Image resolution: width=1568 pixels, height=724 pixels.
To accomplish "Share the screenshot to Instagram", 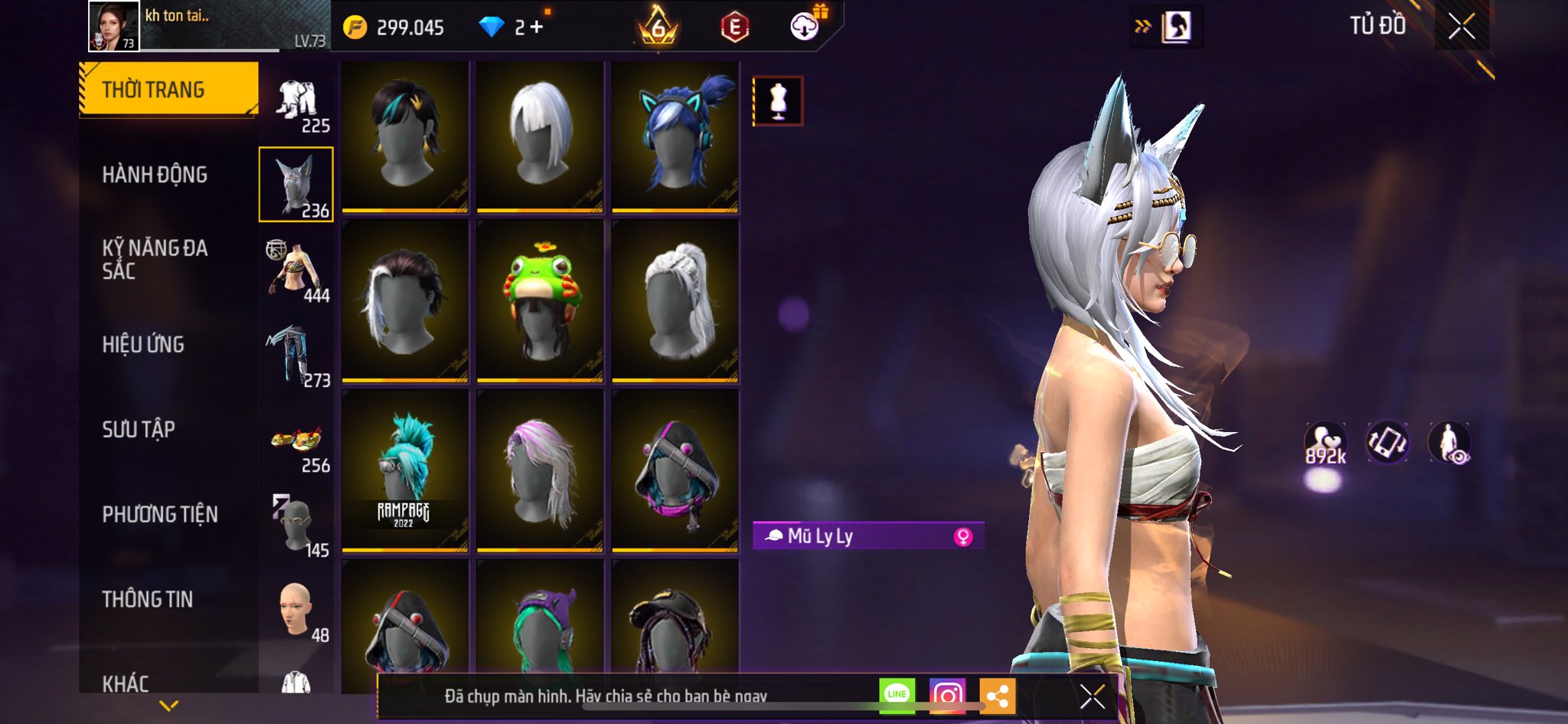I will point(947,695).
